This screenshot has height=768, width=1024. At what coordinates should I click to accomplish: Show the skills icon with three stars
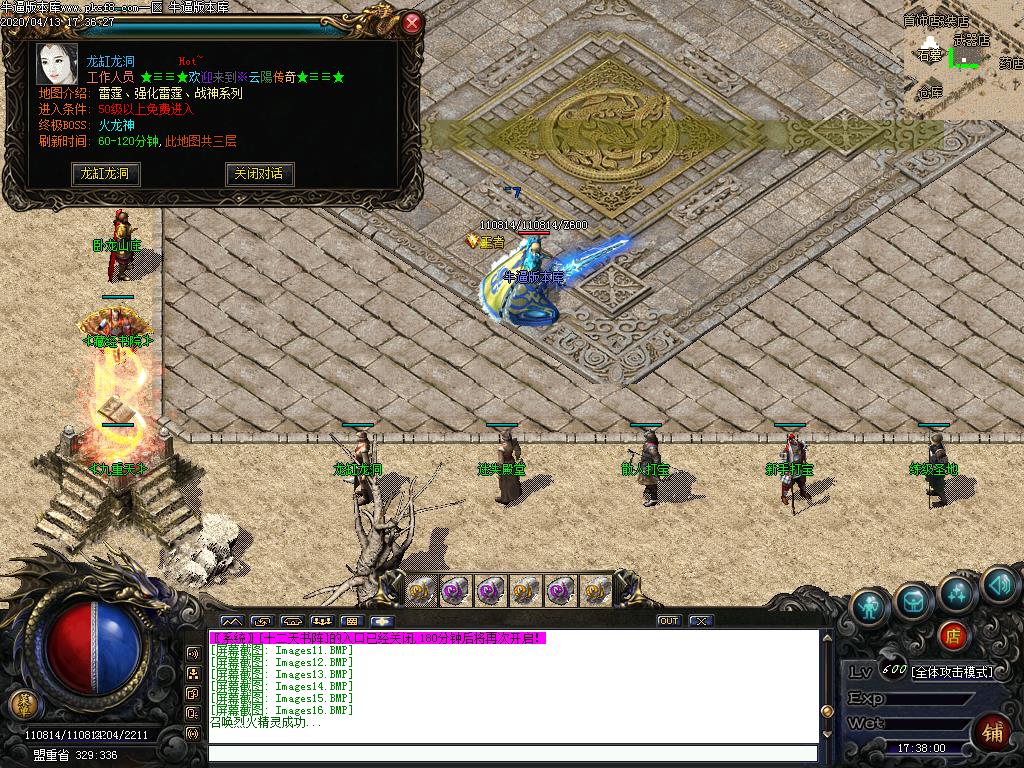957,594
